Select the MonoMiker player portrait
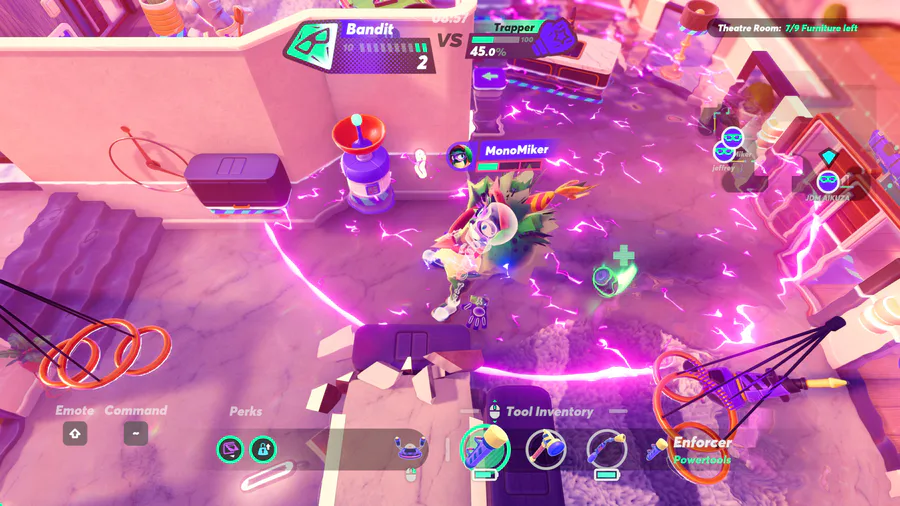The height and width of the screenshot is (506, 900). coord(460,155)
